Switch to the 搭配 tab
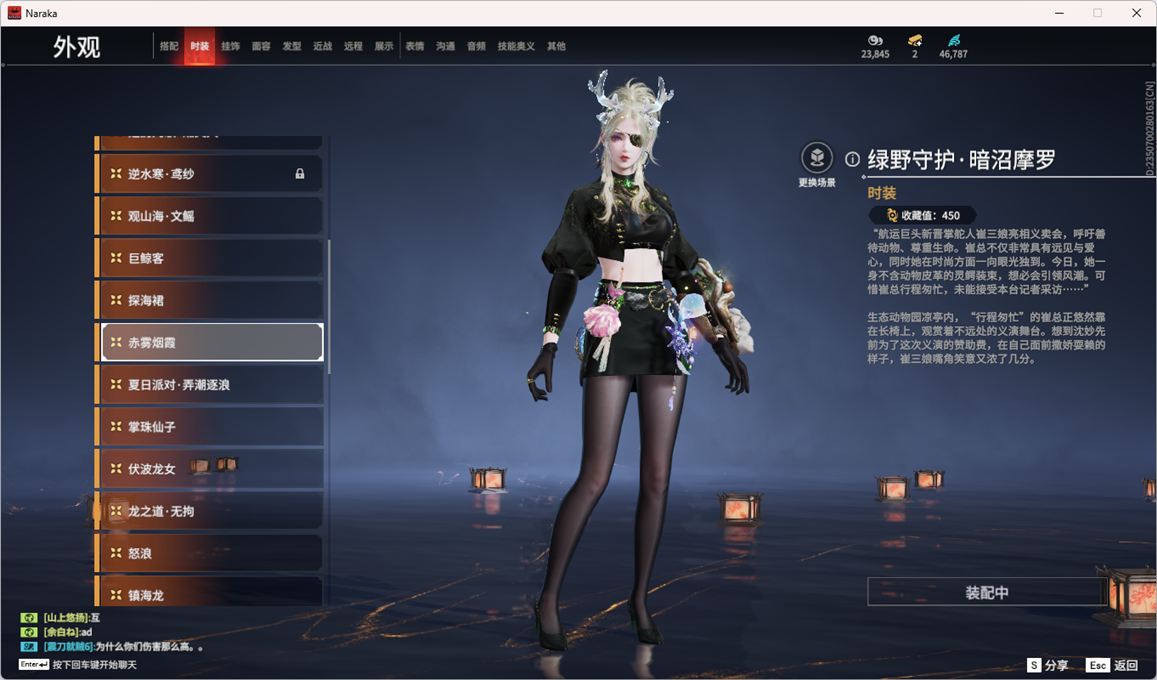 tap(169, 46)
